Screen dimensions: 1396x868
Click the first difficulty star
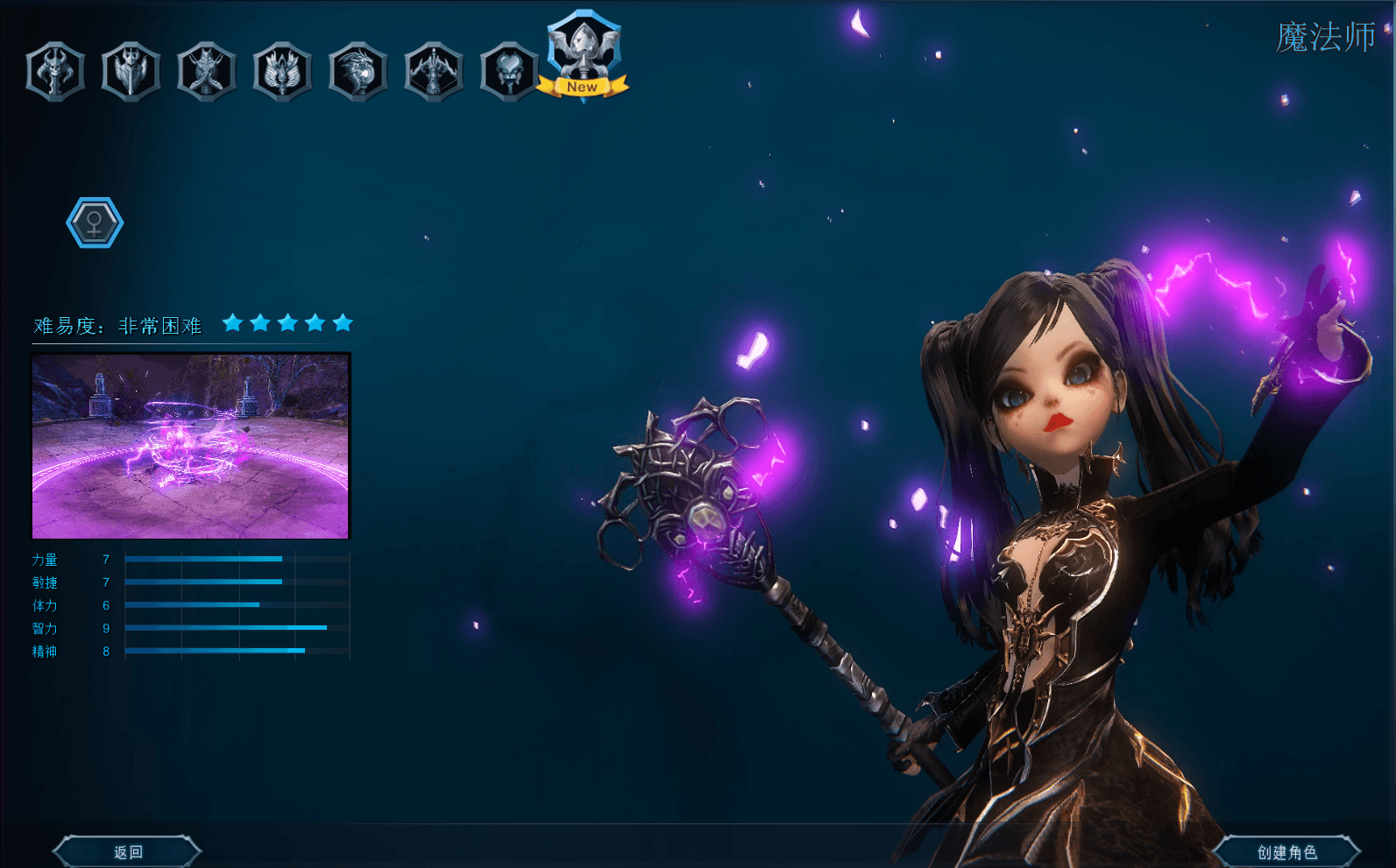point(234,322)
